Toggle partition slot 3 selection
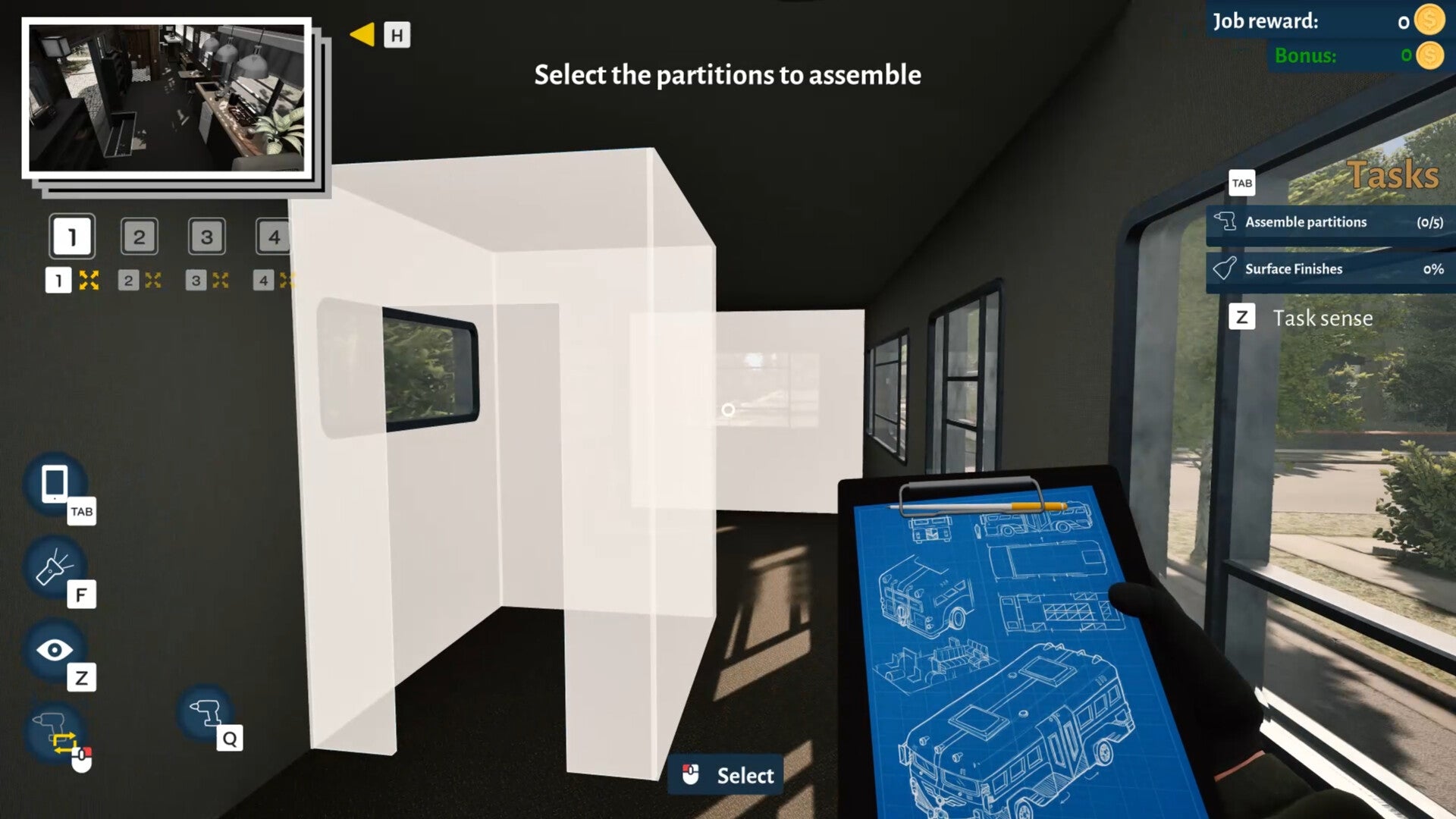Screen dimensions: 1456x819 [207, 236]
